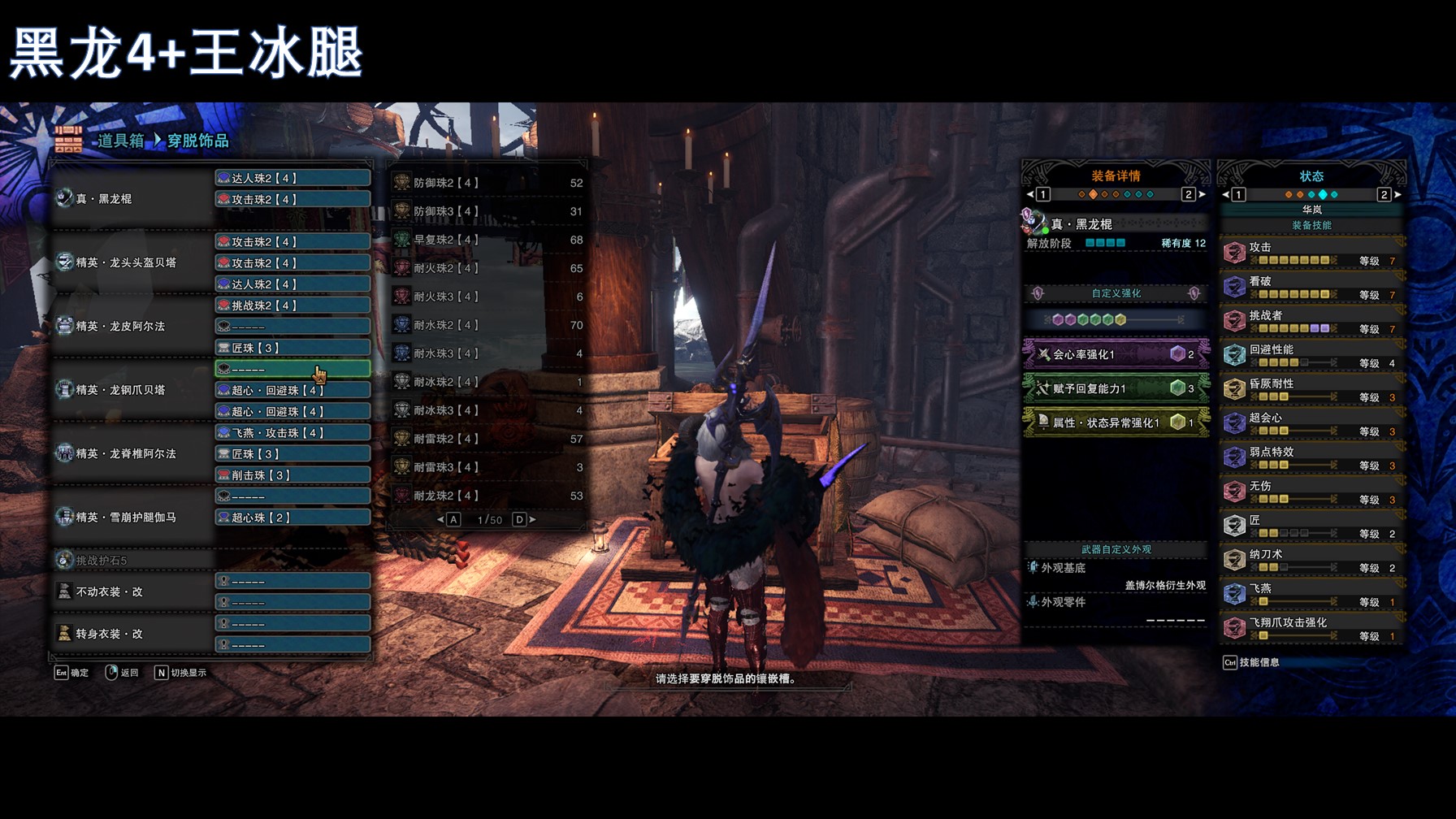Image resolution: width=1456 pixels, height=819 pixels.
Task: Select 耐火珠2【4】 in the list
Action: 487,269
